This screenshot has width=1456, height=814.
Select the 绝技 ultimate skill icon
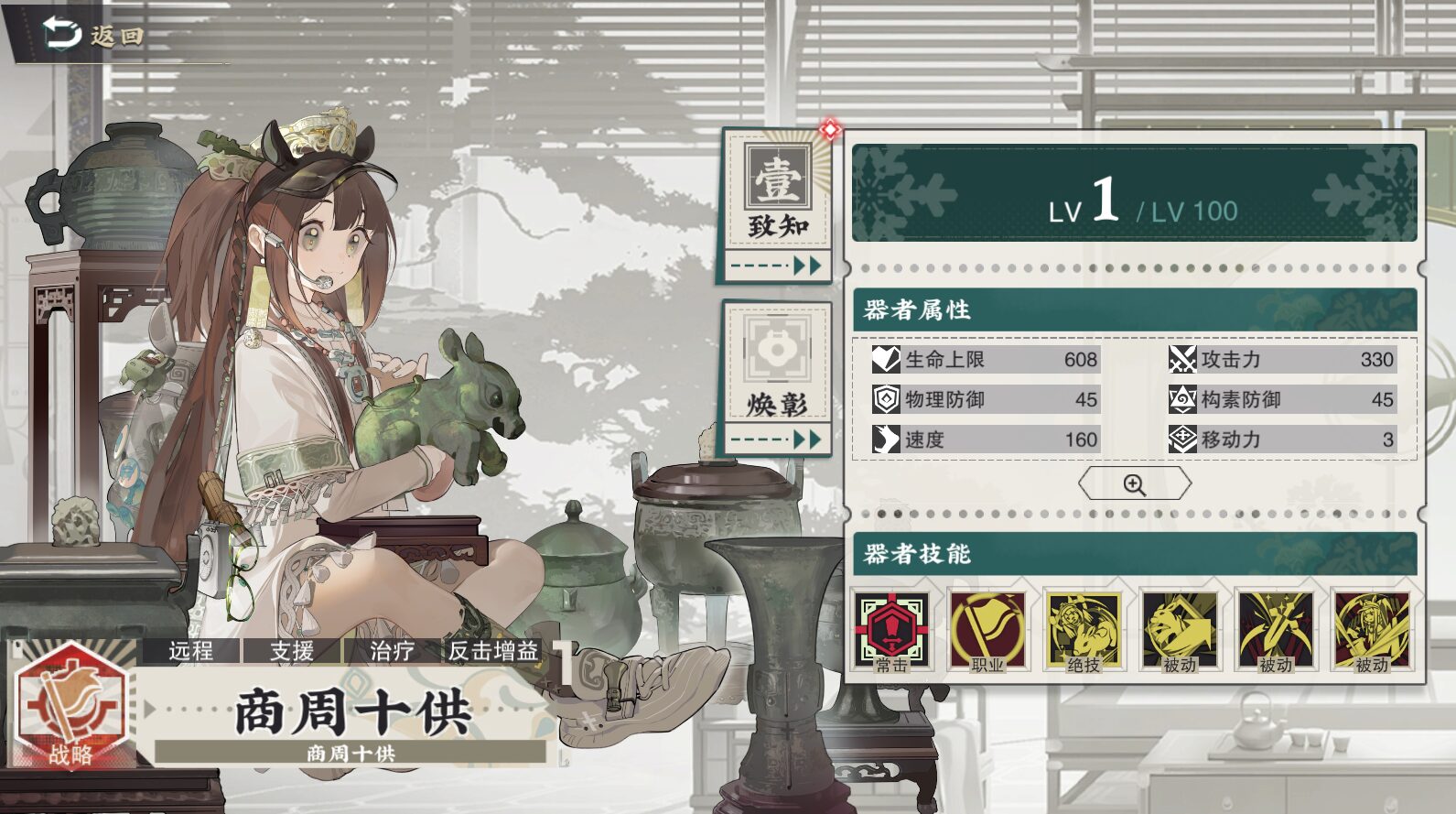point(1084,631)
